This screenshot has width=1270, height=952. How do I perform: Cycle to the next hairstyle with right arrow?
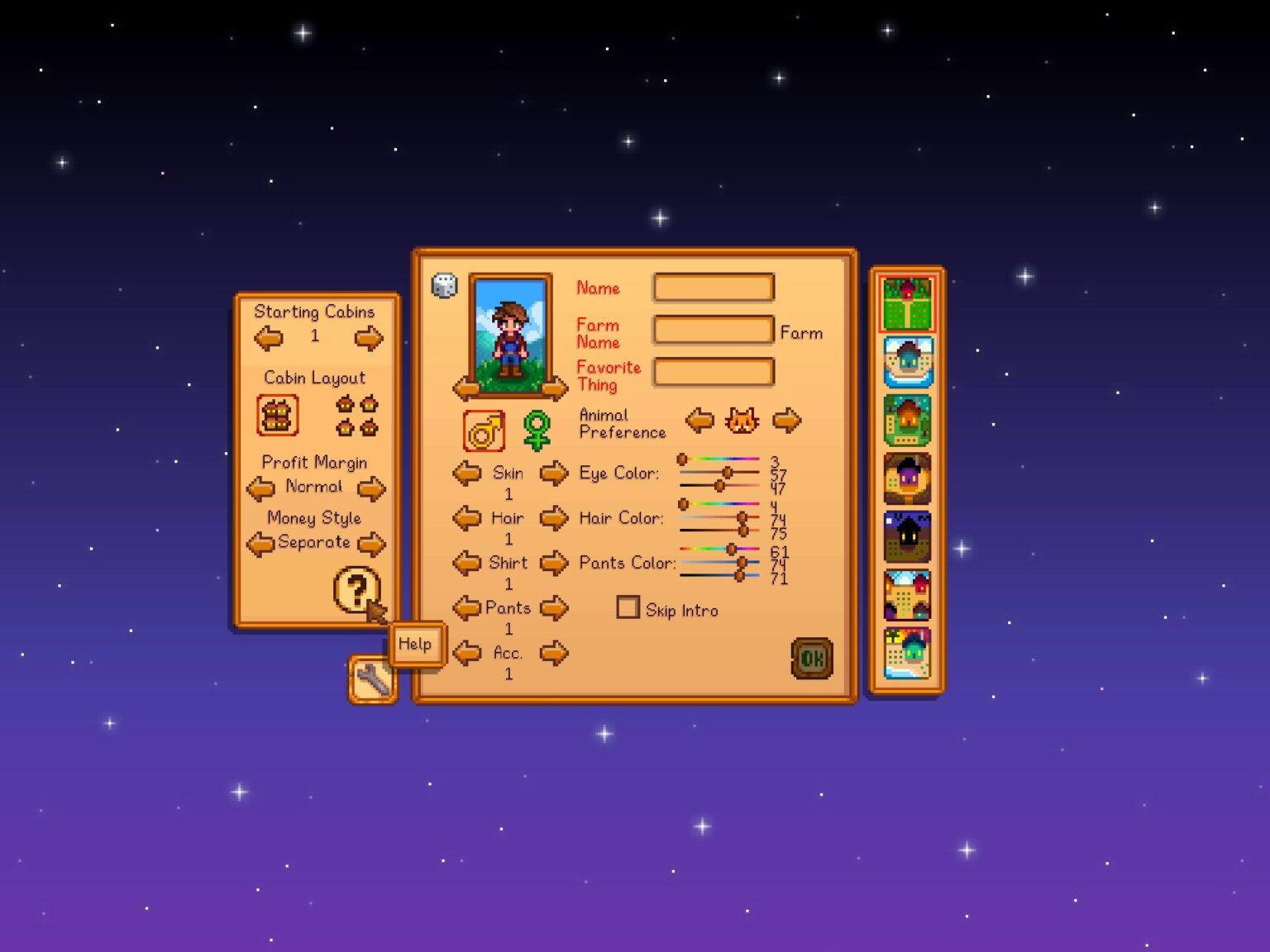[x=555, y=518]
